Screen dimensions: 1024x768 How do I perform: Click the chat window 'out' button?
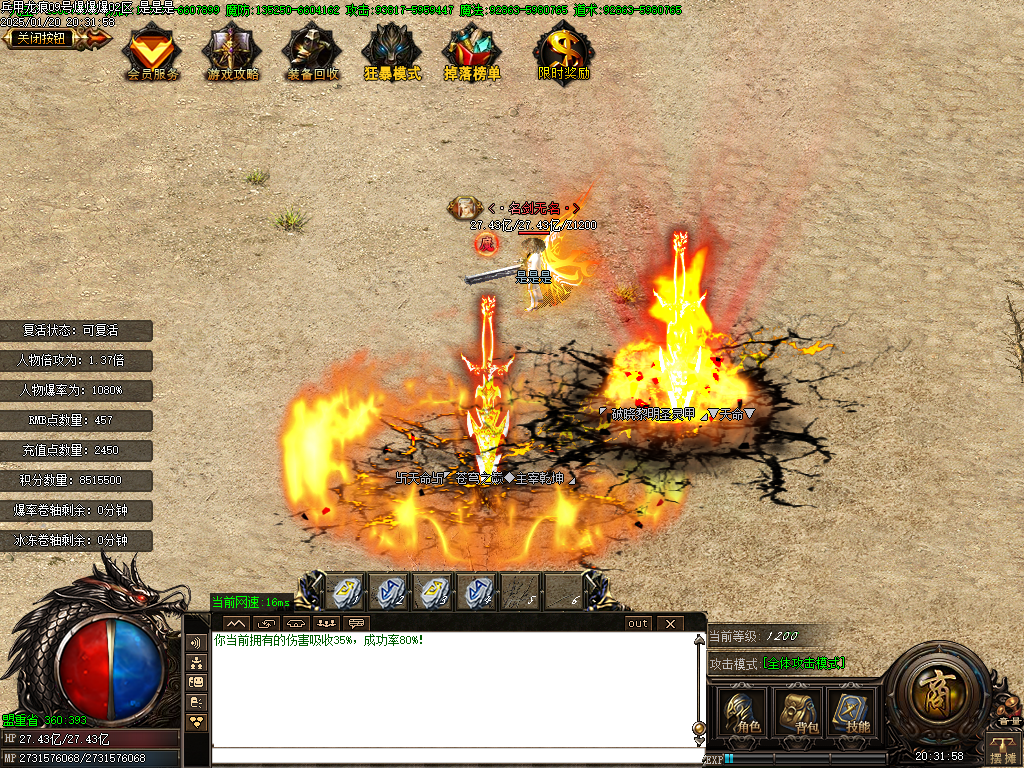click(x=638, y=624)
